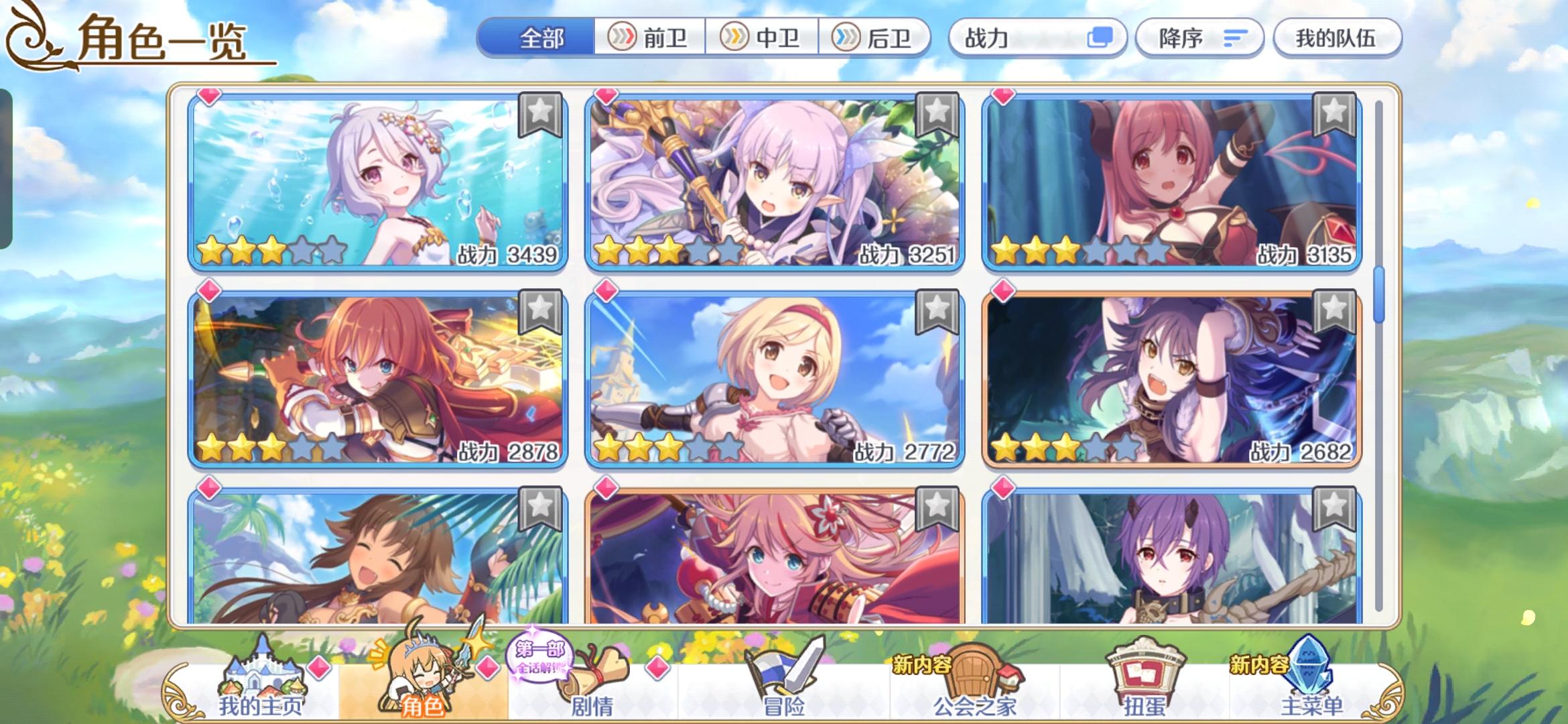The width and height of the screenshot is (1568, 724).
Task: Switch sort order using the 降序 control
Action: point(1199,38)
